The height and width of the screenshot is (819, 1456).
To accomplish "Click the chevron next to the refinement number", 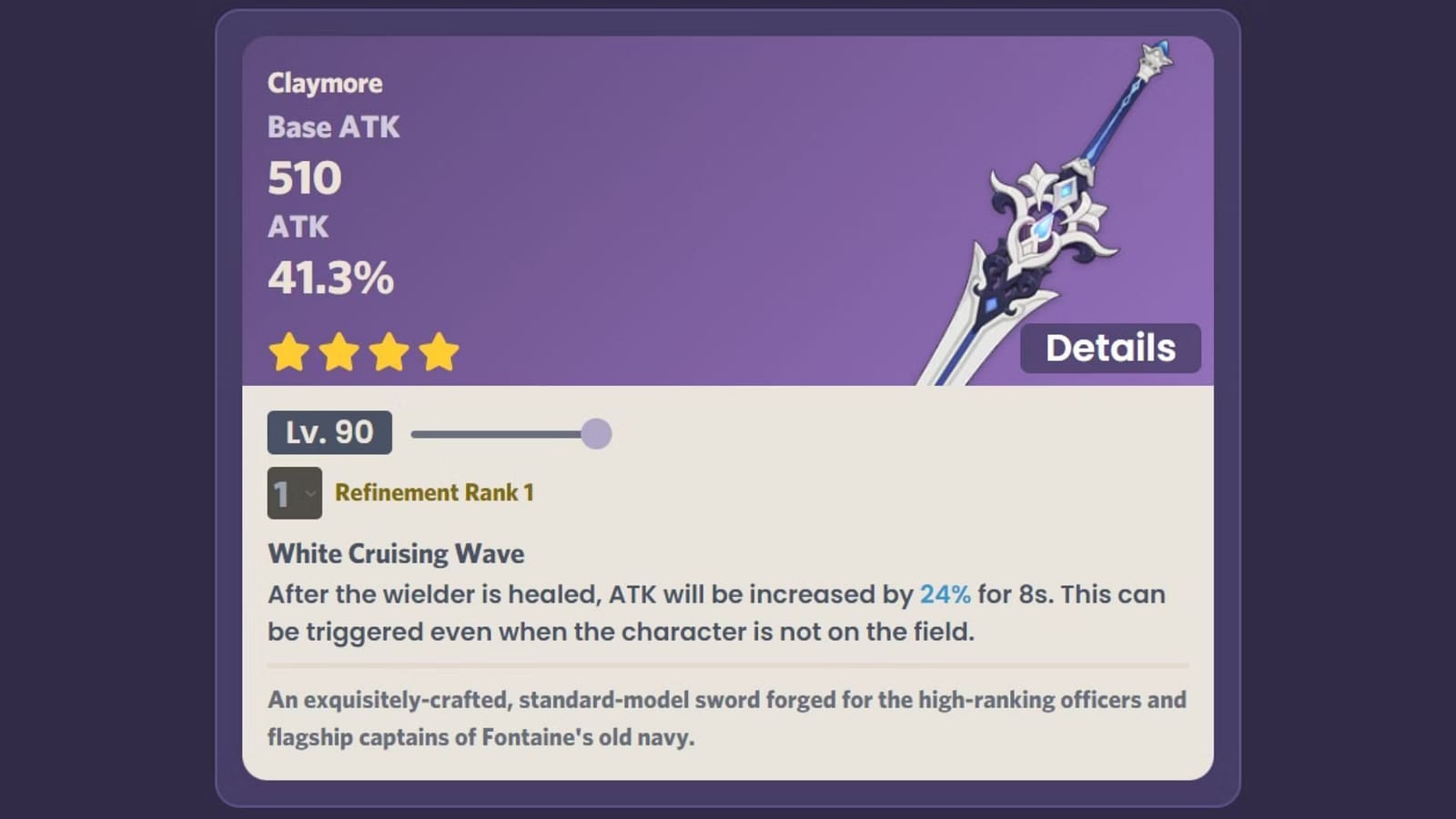I will tap(310, 494).
